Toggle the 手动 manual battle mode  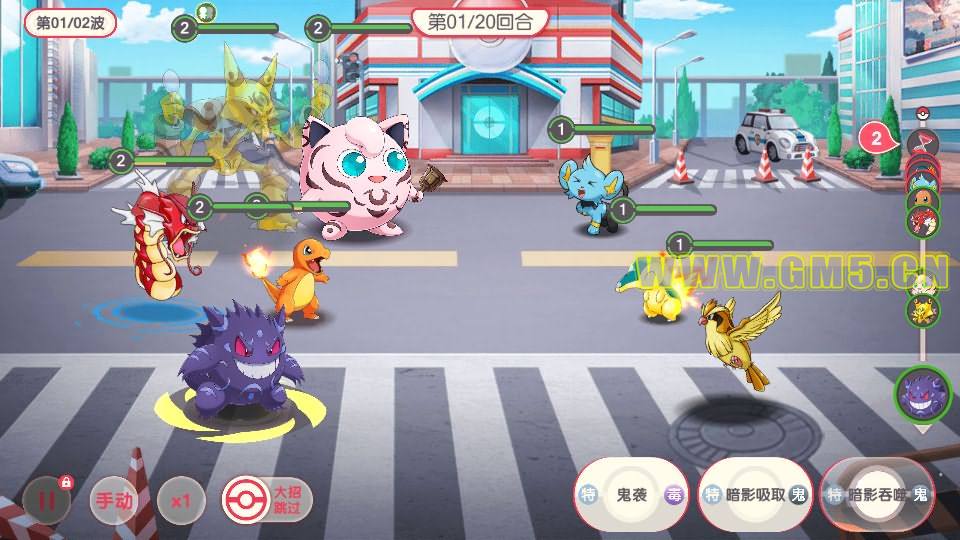(112, 499)
